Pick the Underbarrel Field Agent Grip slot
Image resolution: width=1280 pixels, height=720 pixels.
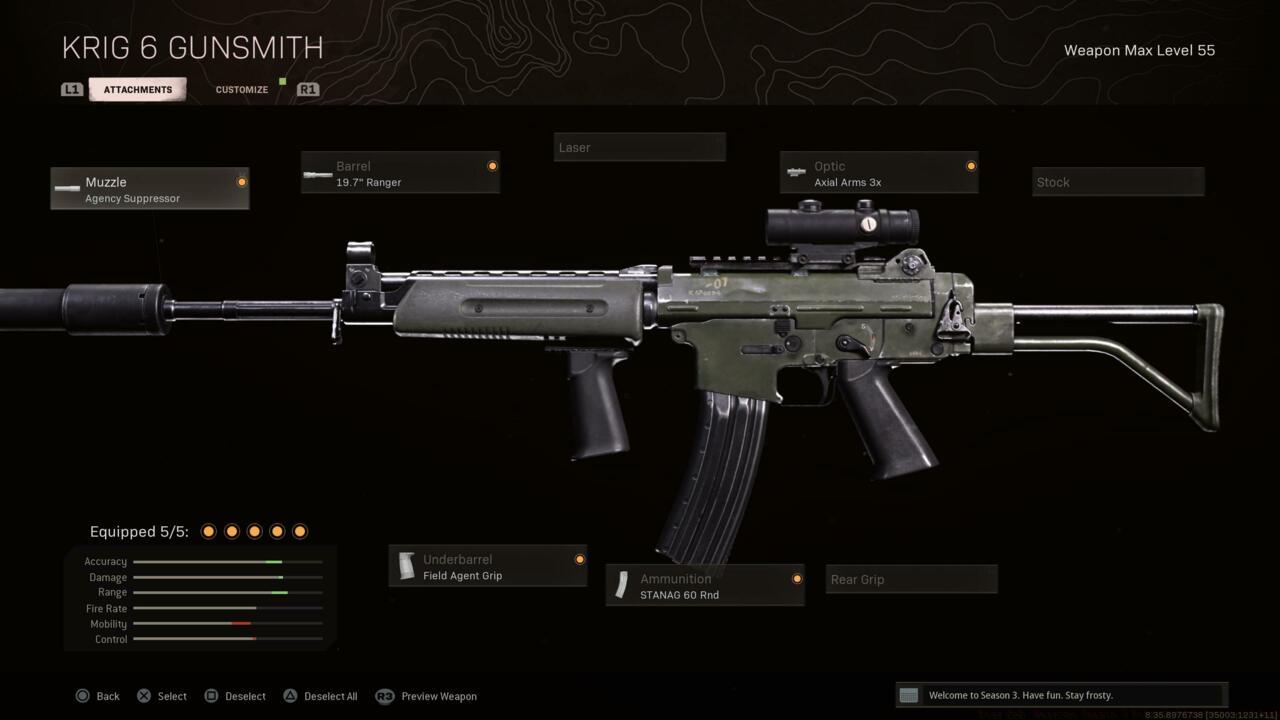tap(488, 567)
